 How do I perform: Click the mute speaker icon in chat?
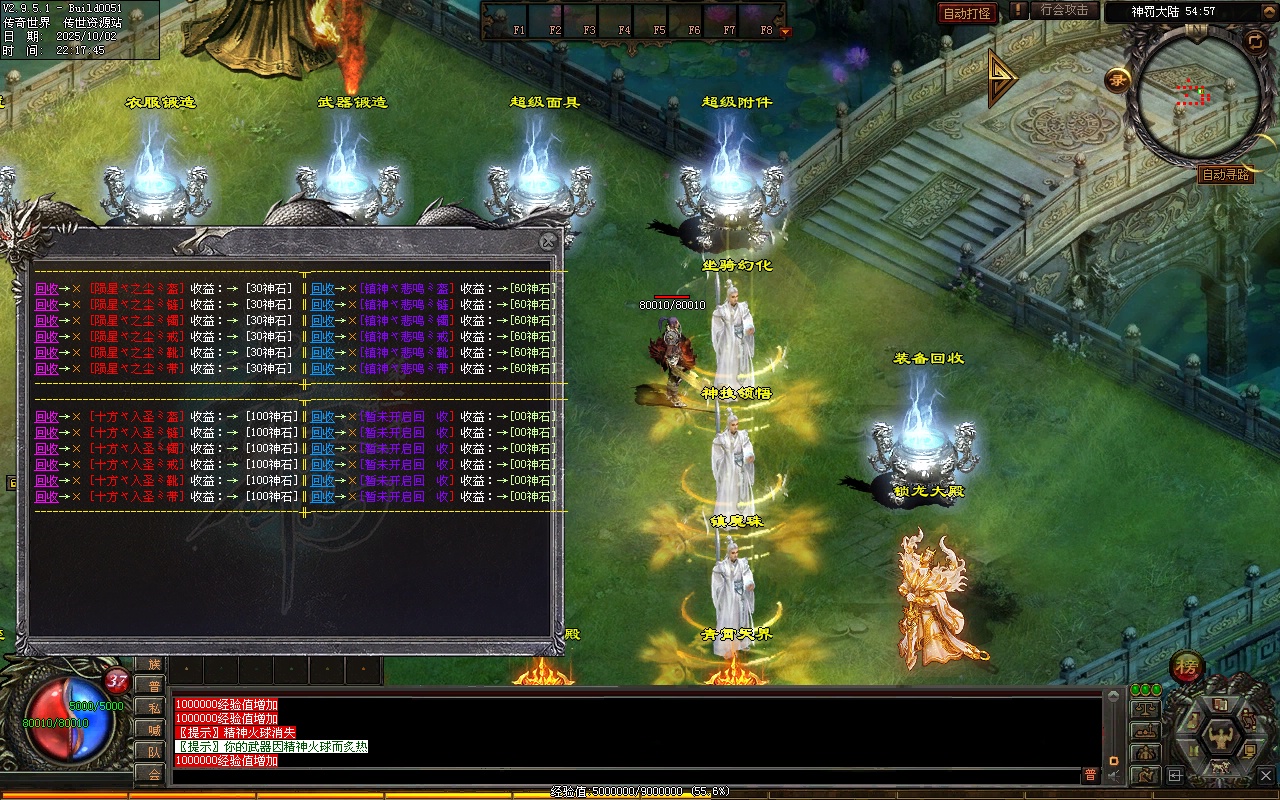[x=1116, y=775]
